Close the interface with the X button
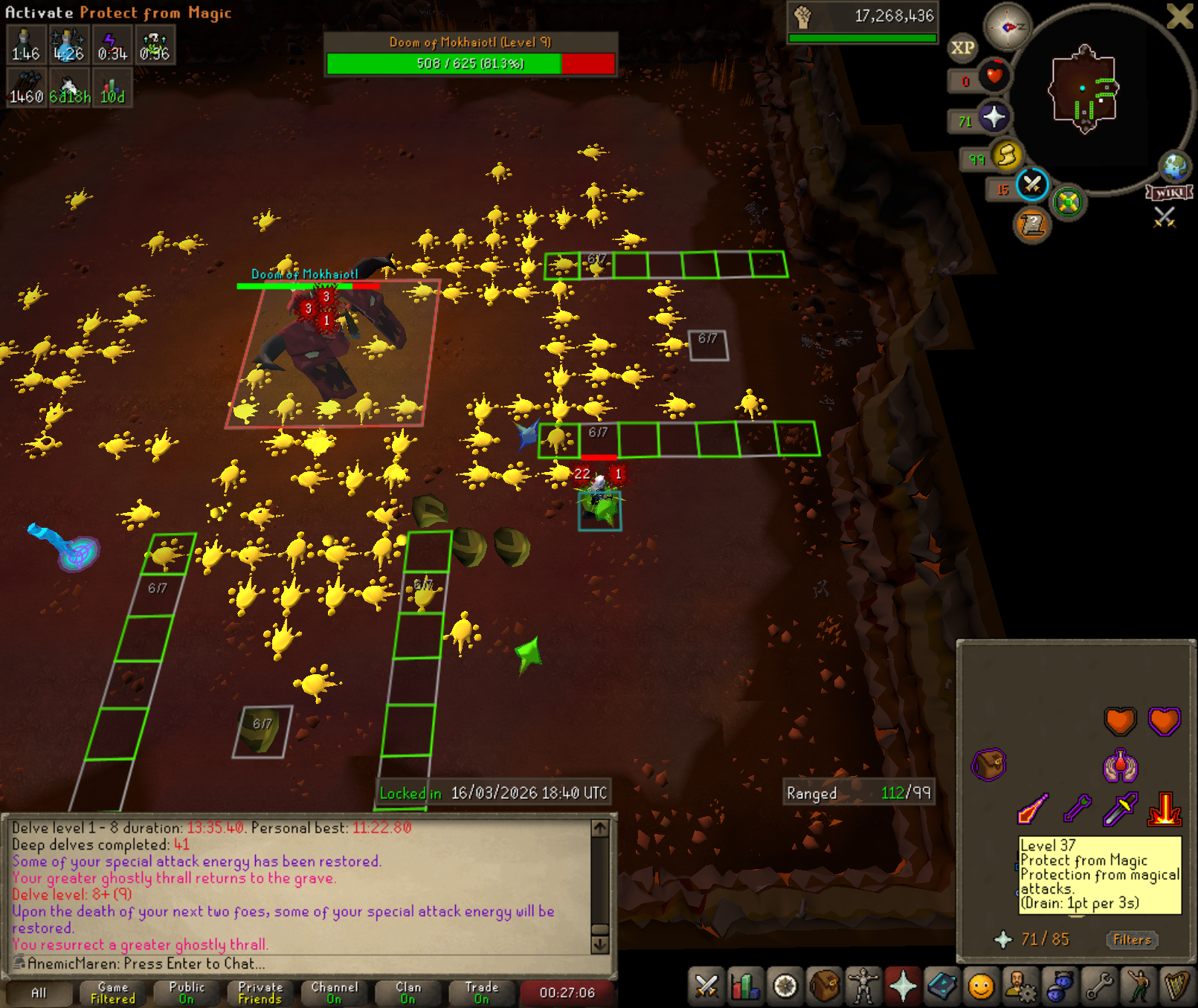The image size is (1198, 1008). coord(1180,16)
